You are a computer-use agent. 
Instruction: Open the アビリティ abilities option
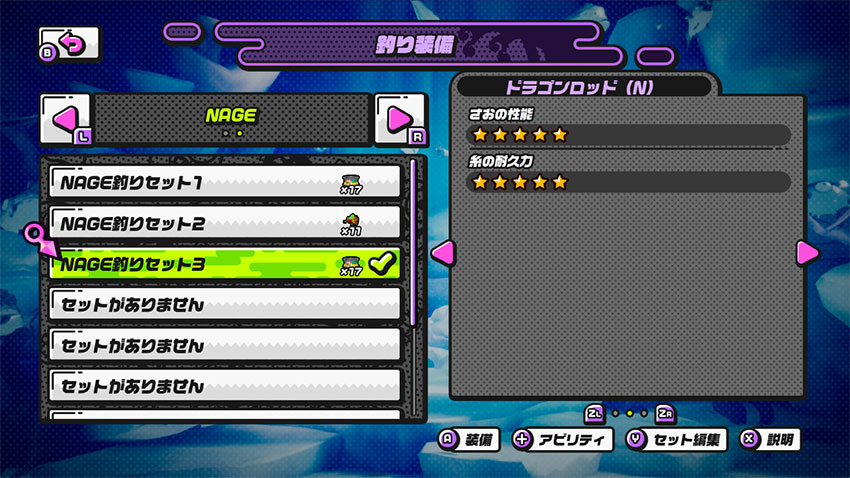(560, 440)
